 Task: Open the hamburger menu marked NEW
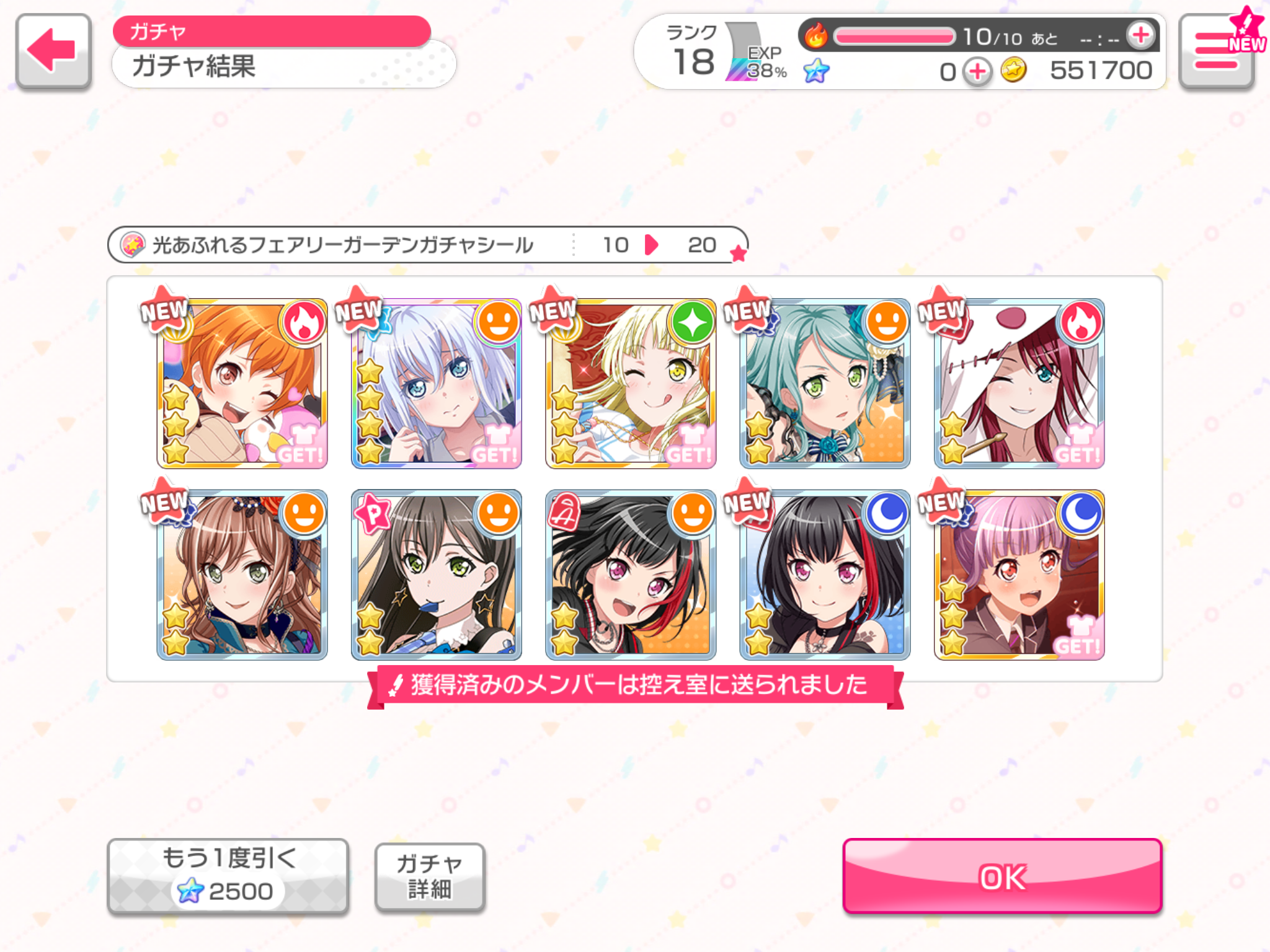[x=1217, y=52]
